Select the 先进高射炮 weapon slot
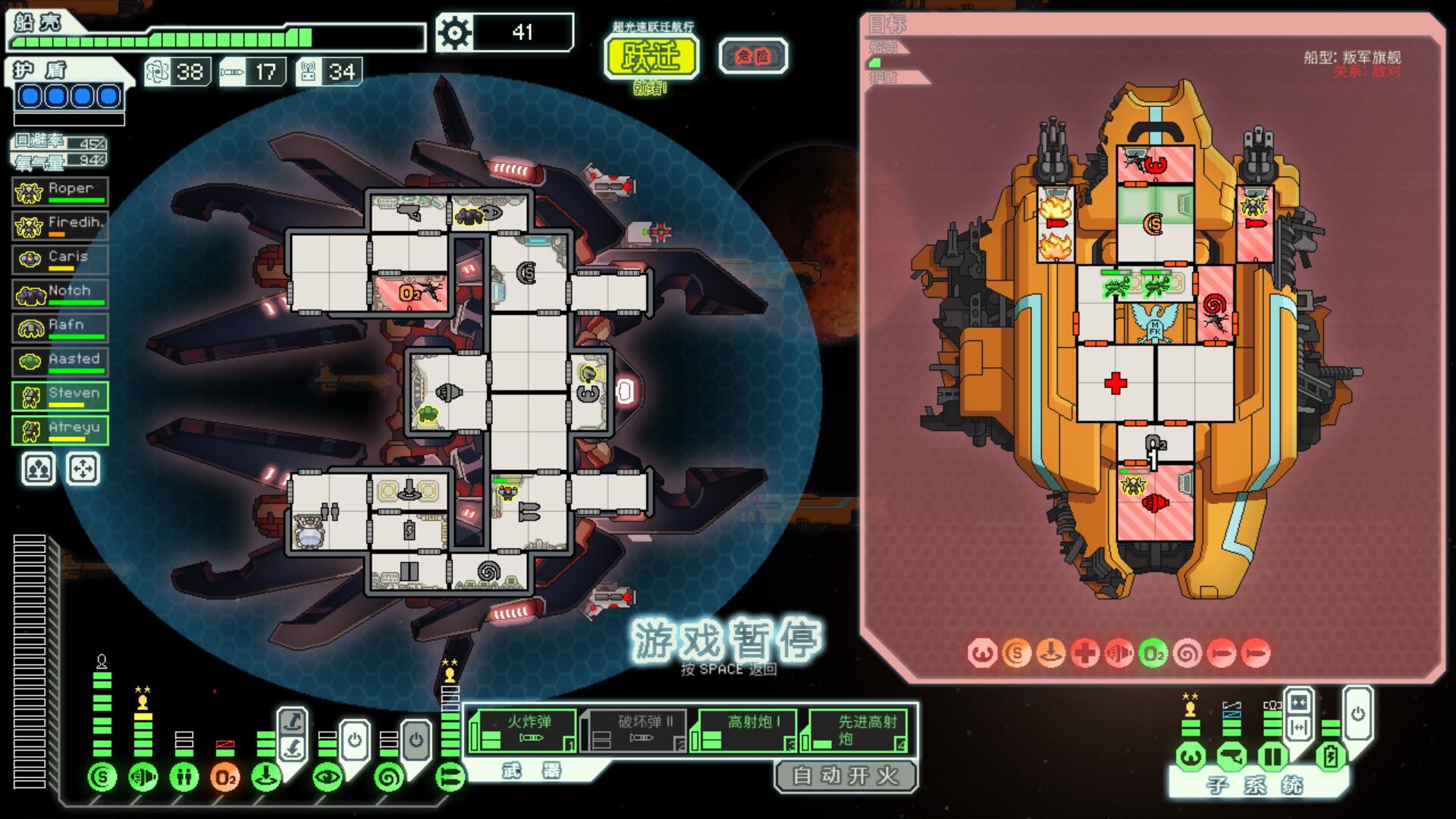The image size is (1456, 819). click(857, 731)
